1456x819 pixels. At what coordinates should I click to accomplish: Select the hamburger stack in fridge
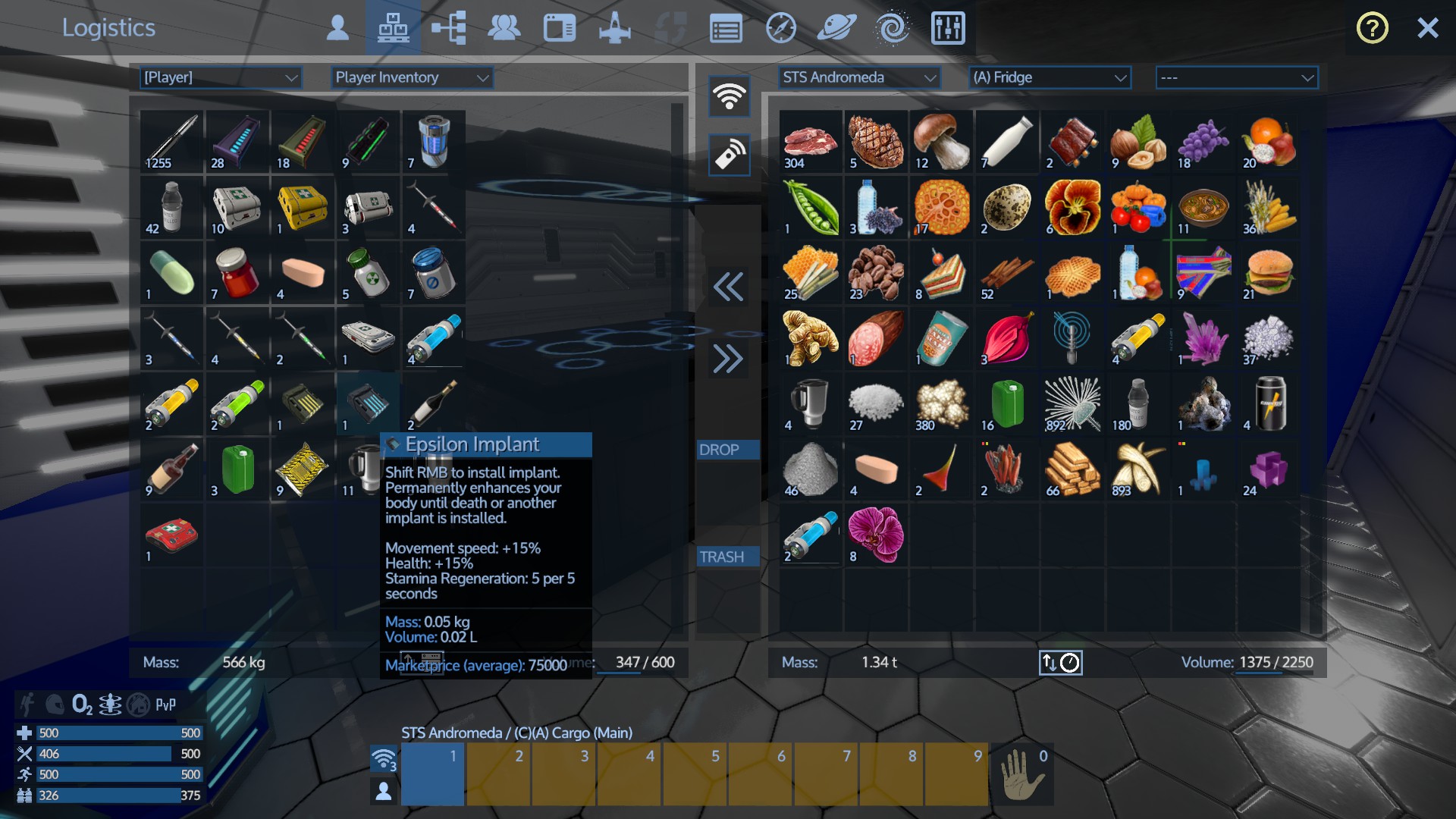1268,273
